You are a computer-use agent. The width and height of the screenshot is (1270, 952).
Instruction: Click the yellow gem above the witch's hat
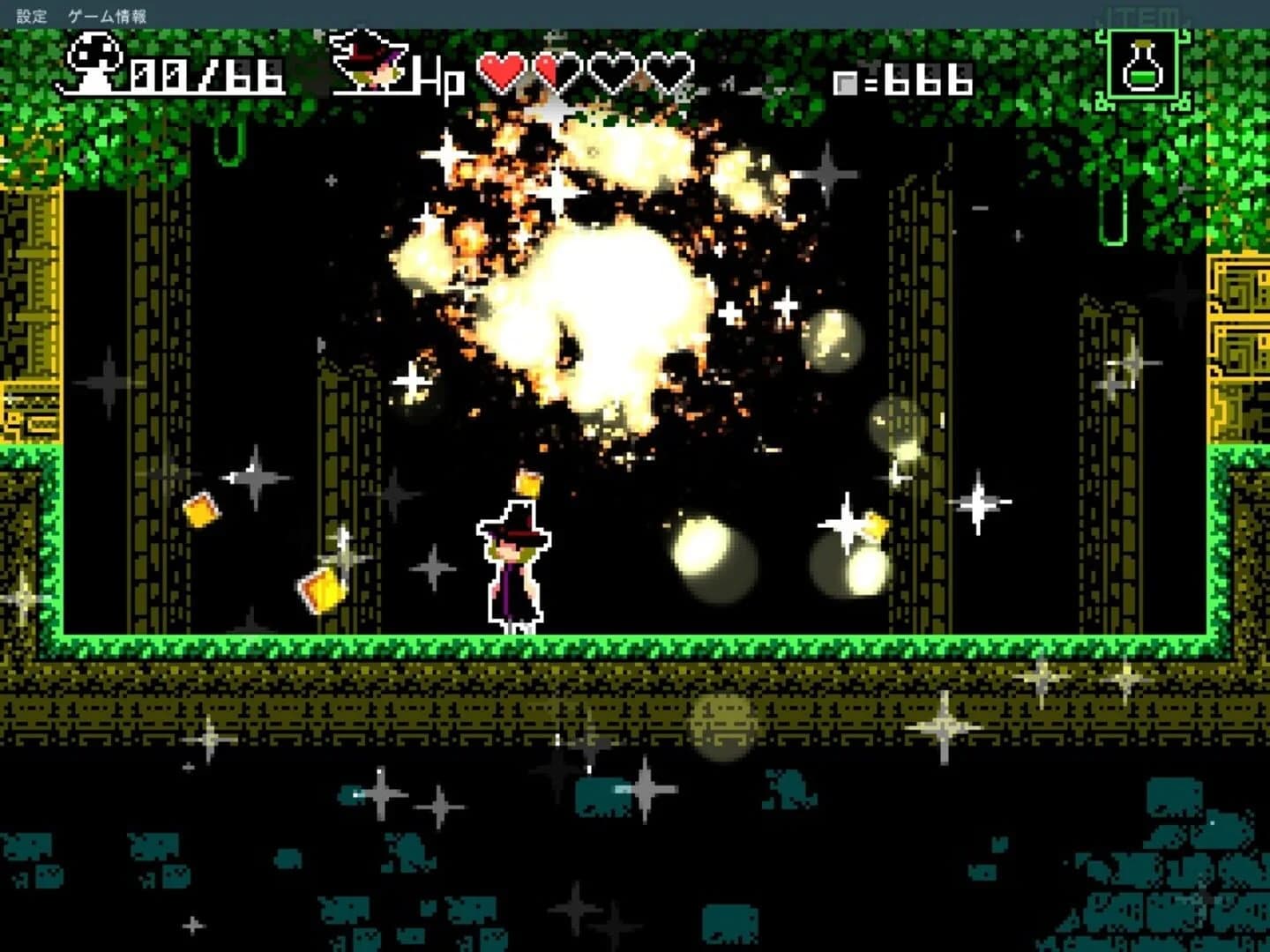pyautogui.click(x=530, y=481)
